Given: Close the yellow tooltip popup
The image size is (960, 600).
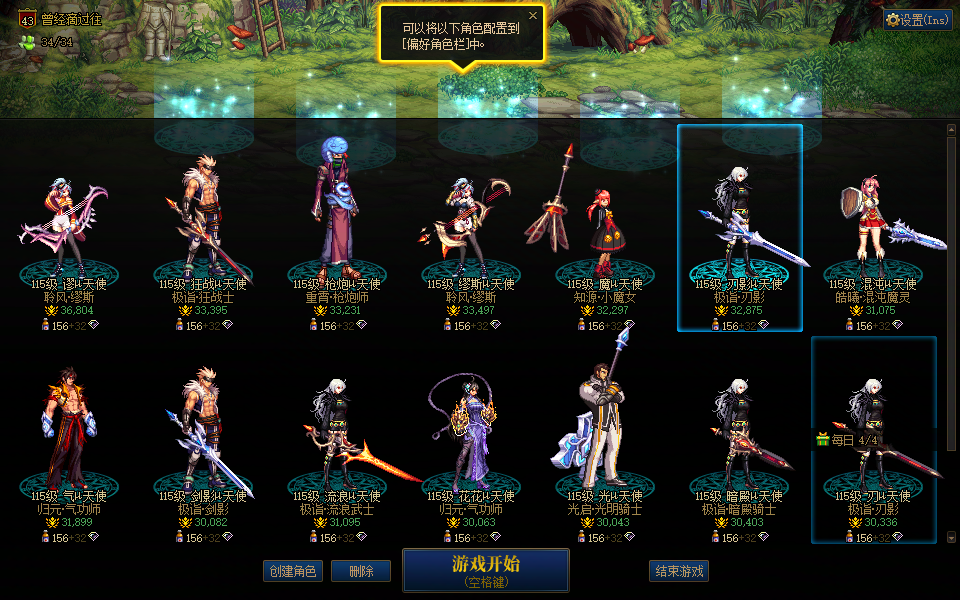Looking at the screenshot, I should tap(533, 16).
